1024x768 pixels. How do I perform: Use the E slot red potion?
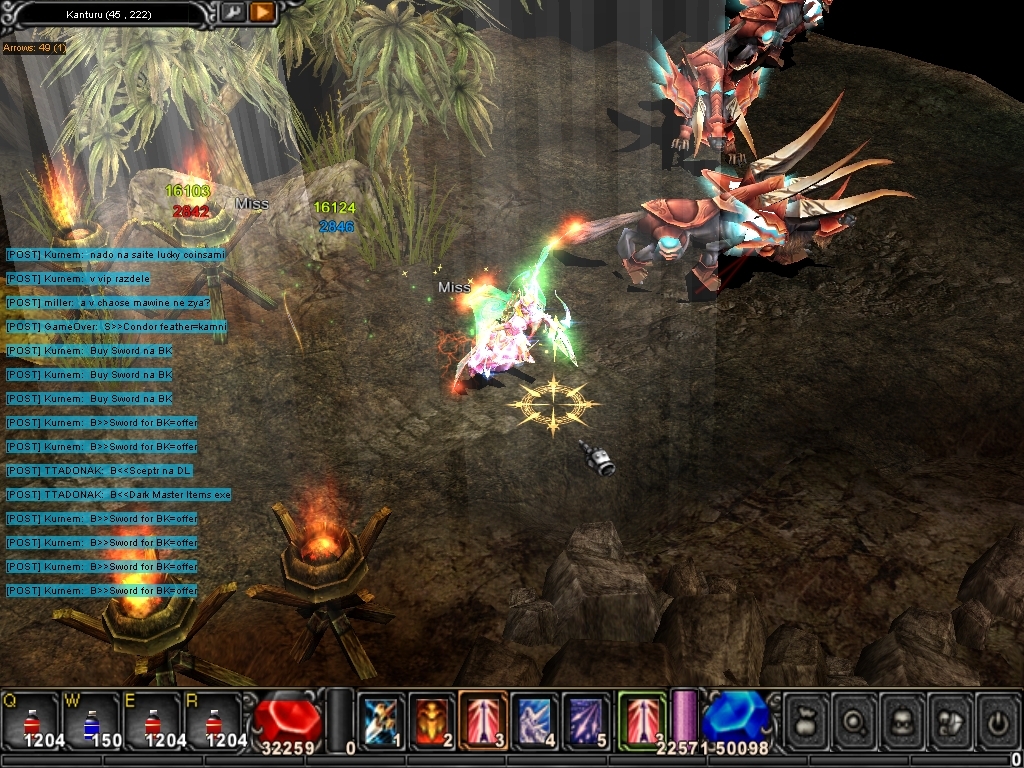pos(152,722)
